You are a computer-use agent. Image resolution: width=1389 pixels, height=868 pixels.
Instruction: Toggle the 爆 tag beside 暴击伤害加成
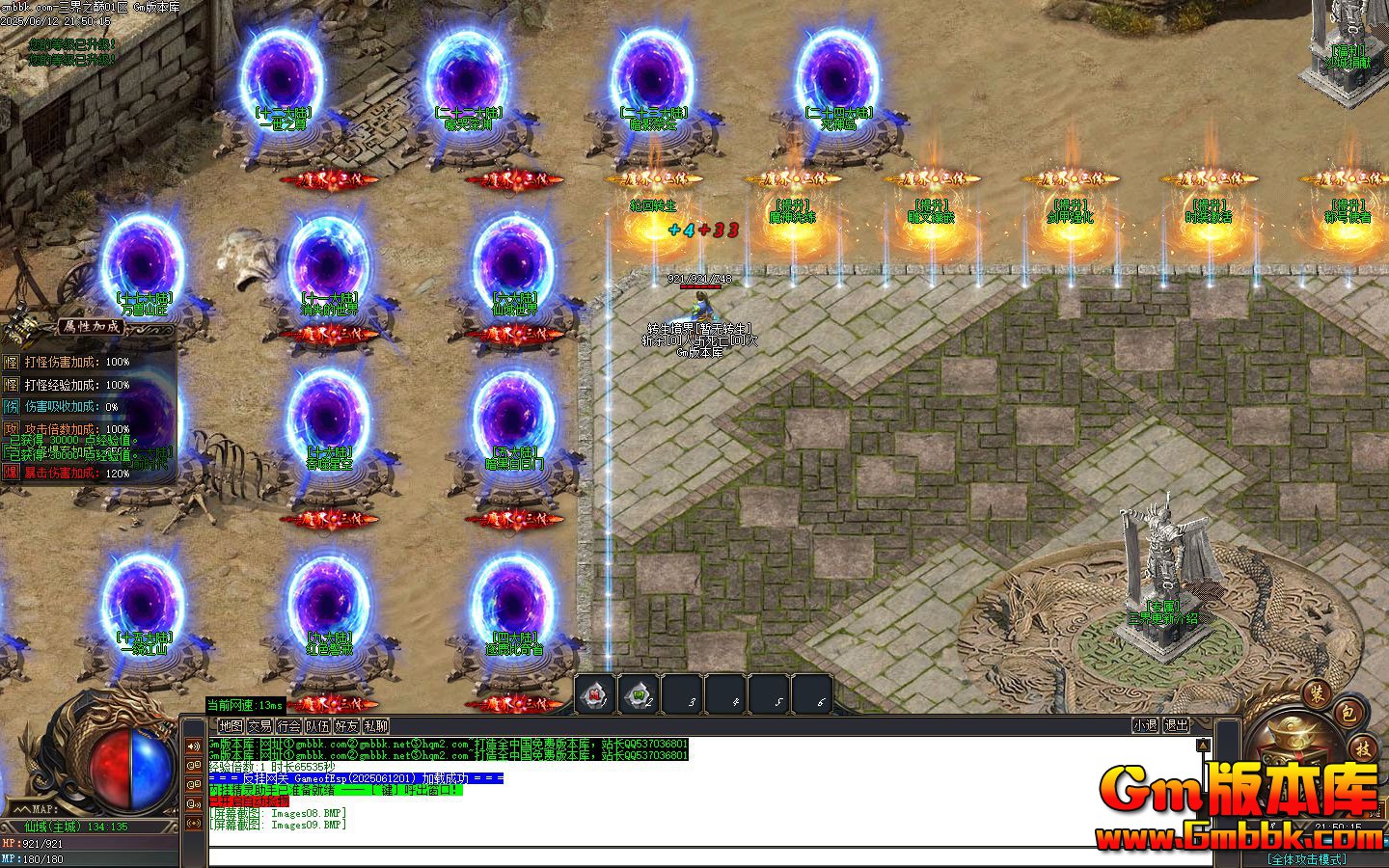(x=11, y=473)
